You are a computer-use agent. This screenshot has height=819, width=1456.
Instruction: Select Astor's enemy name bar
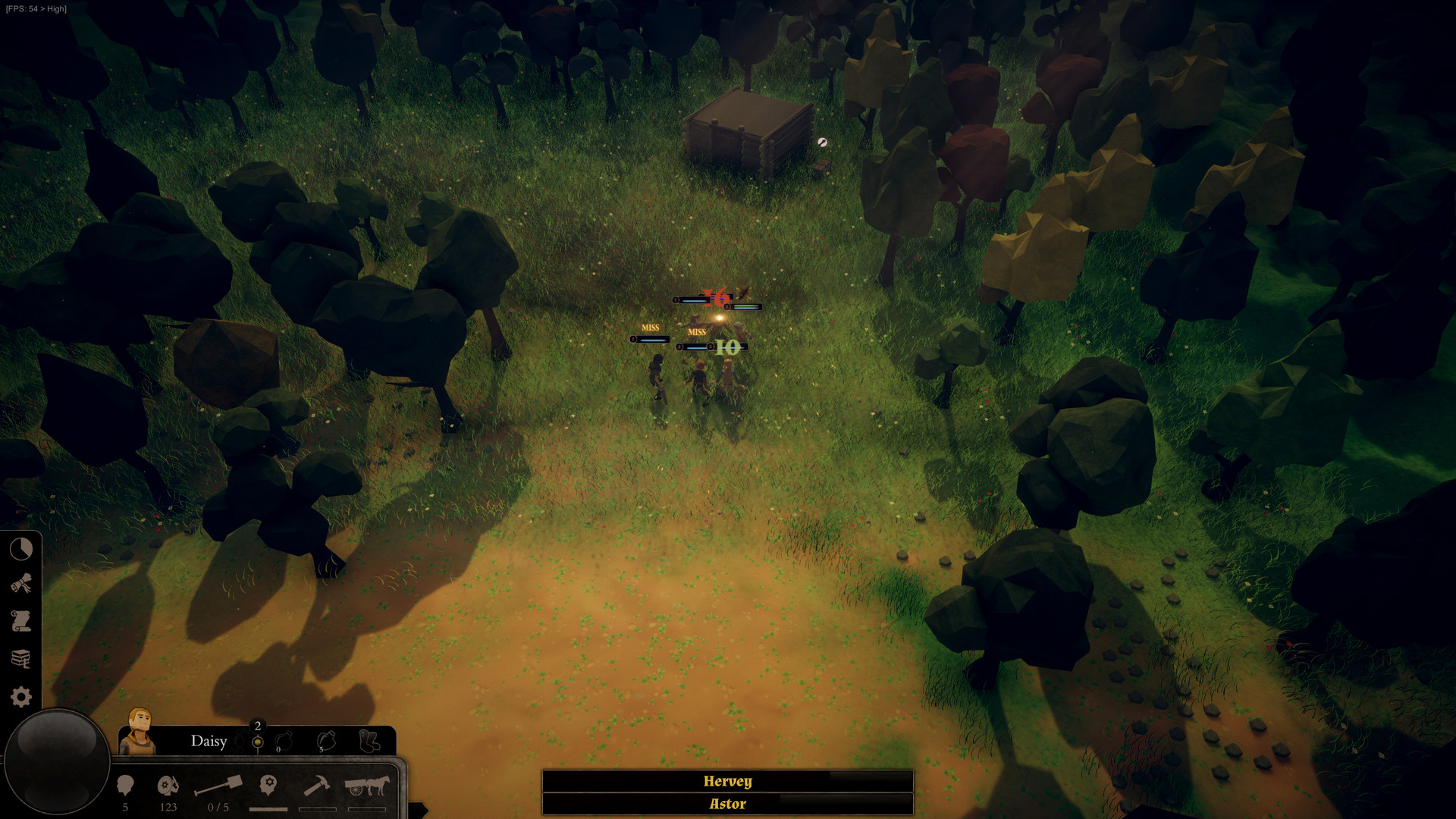pyautogui.click(x=726, y=804)
